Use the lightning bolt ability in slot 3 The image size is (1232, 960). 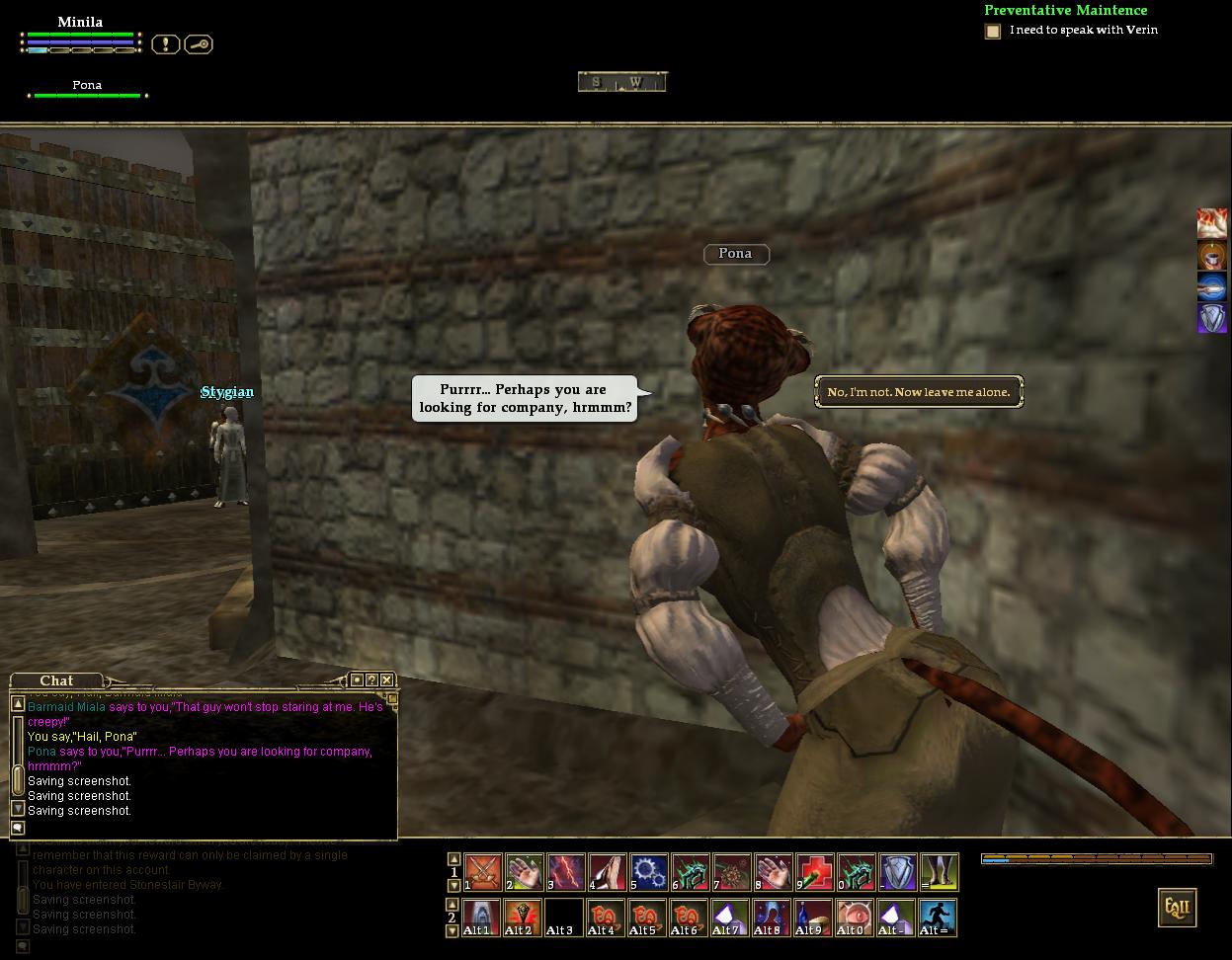point(566,873)
